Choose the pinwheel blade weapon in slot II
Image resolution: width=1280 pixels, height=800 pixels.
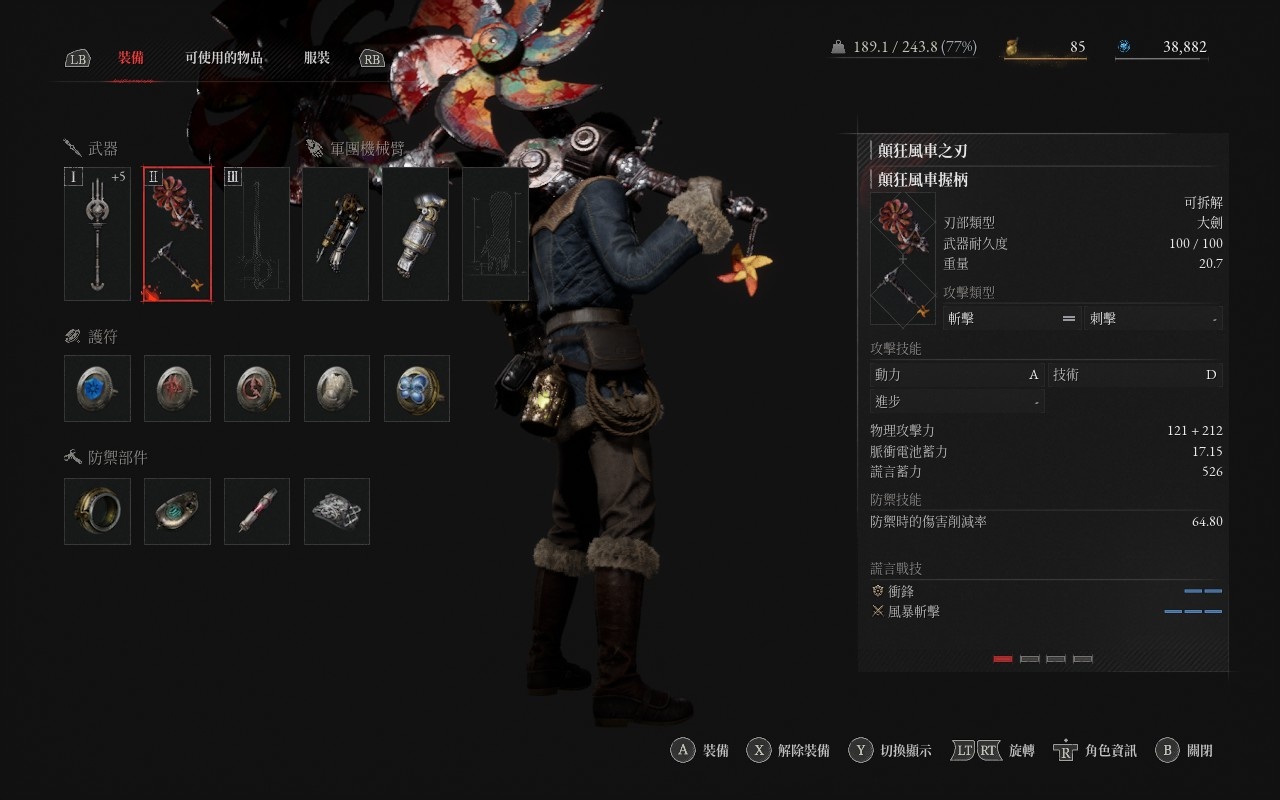tap(177, 234)
